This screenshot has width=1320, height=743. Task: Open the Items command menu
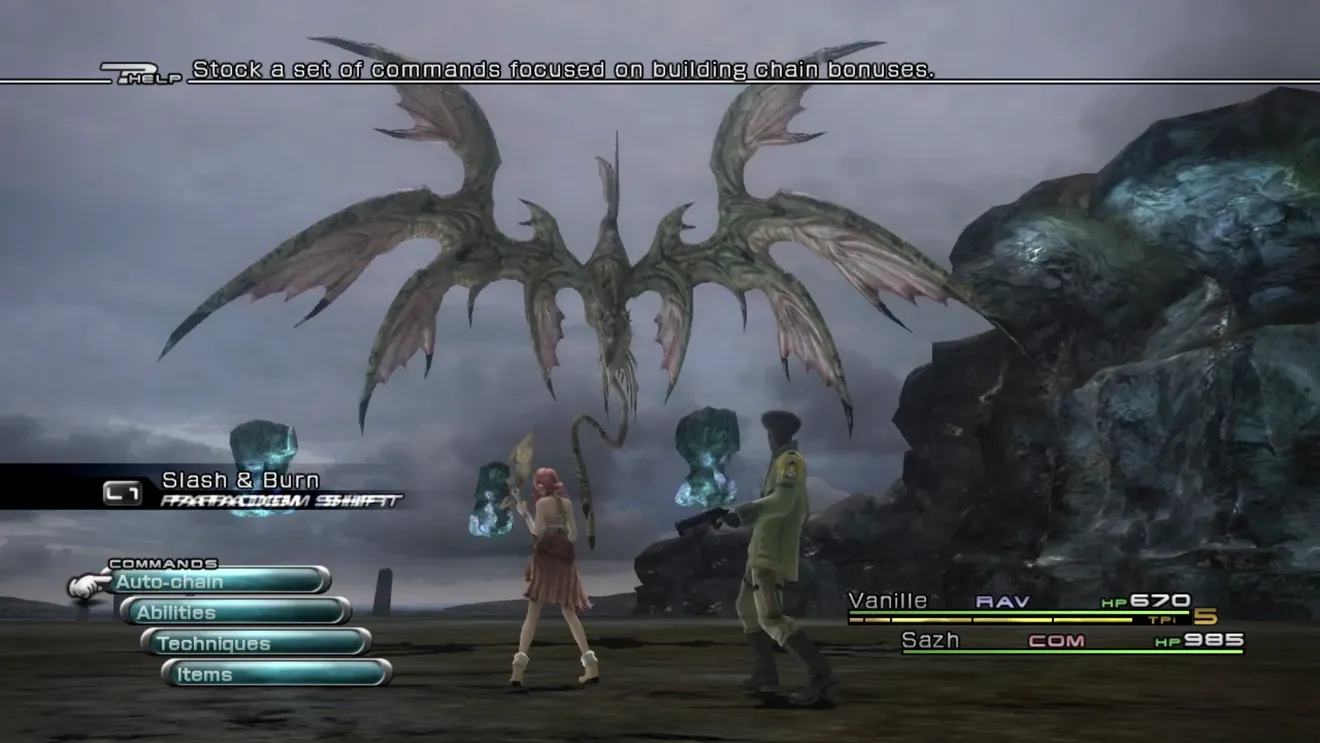276,674
